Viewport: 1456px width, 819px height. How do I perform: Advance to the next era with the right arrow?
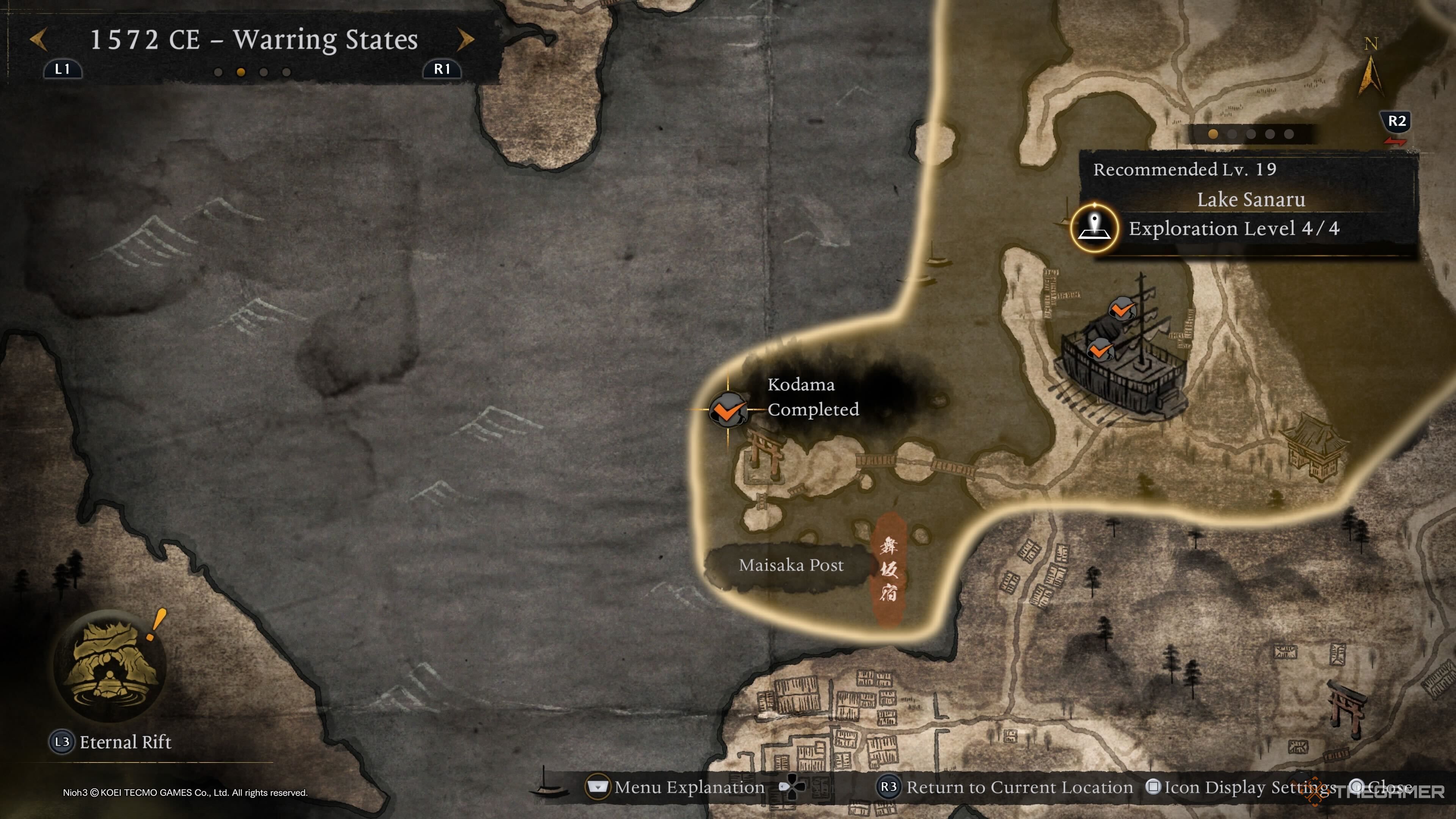(465, 39)
